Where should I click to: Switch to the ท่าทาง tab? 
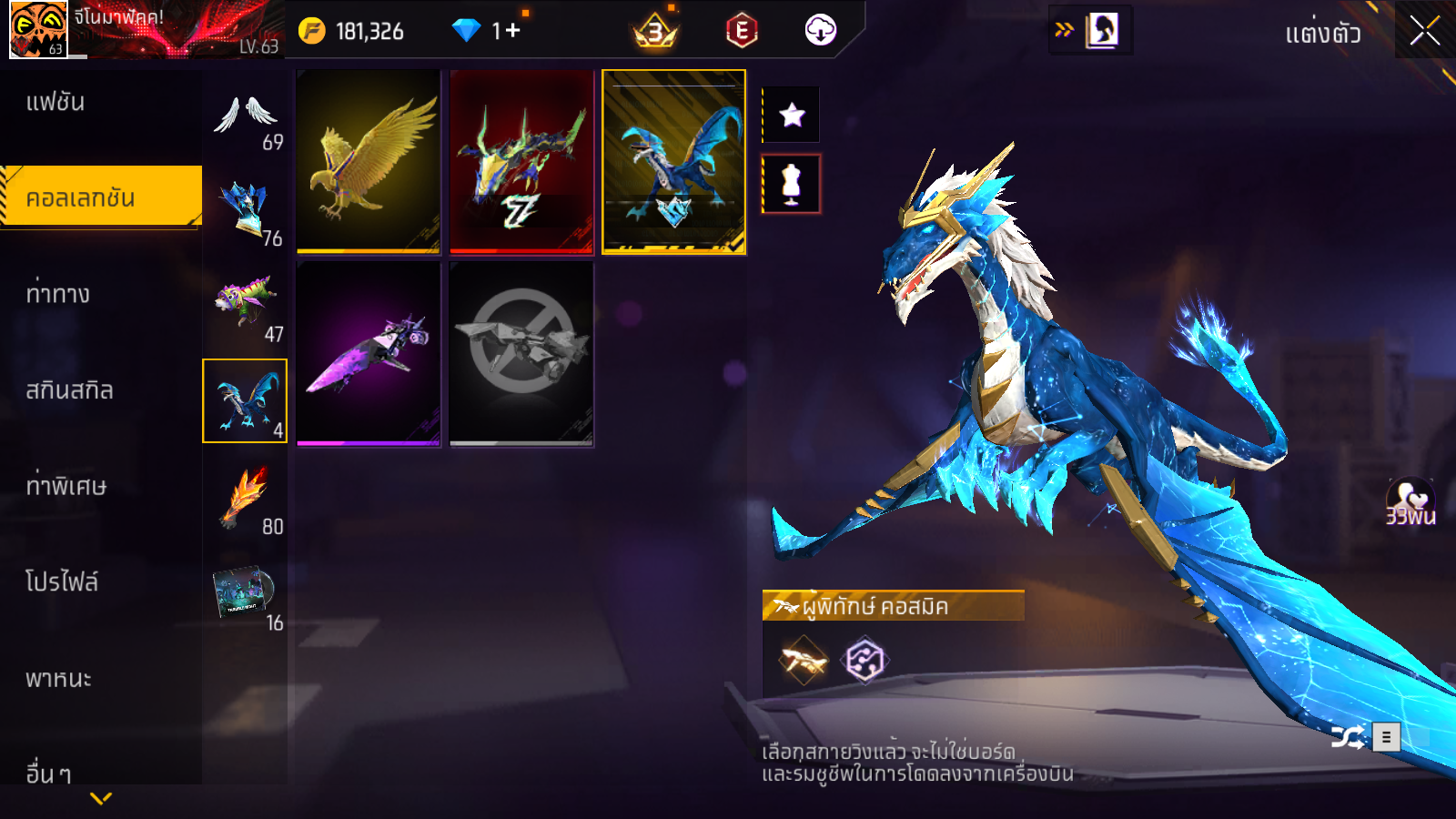point(57,294)
